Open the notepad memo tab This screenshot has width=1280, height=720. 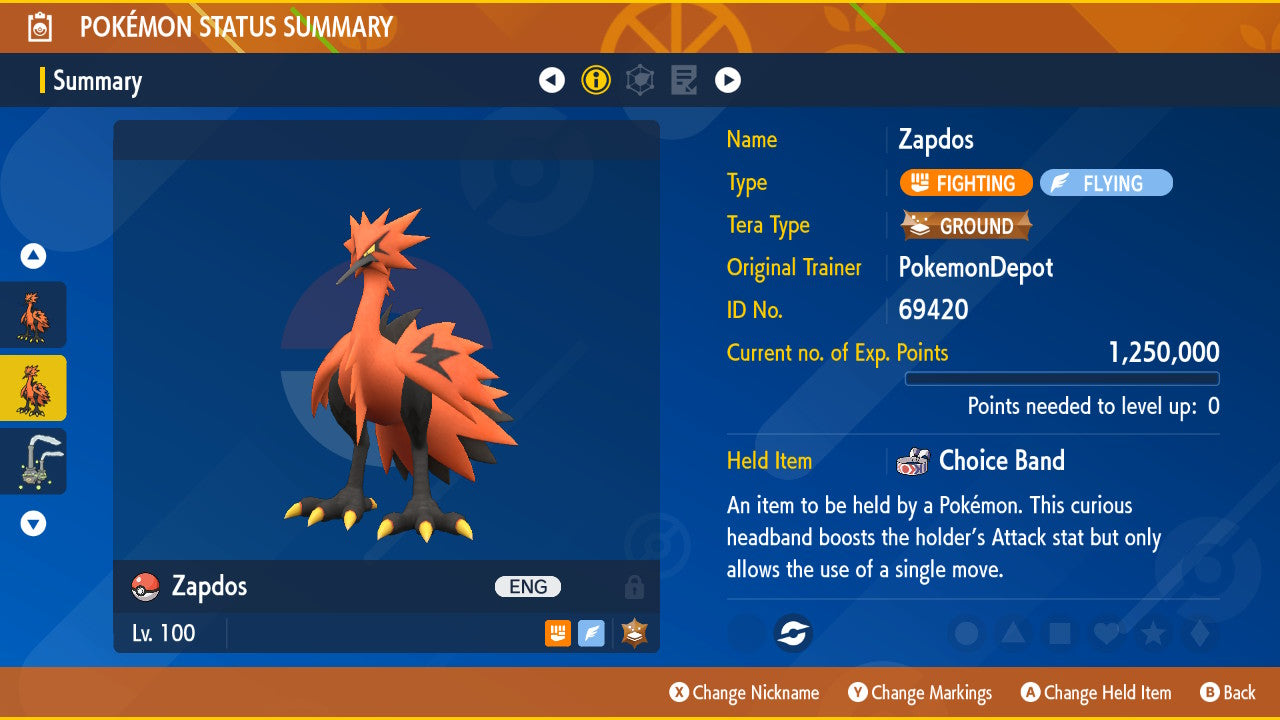coord(684,80)
